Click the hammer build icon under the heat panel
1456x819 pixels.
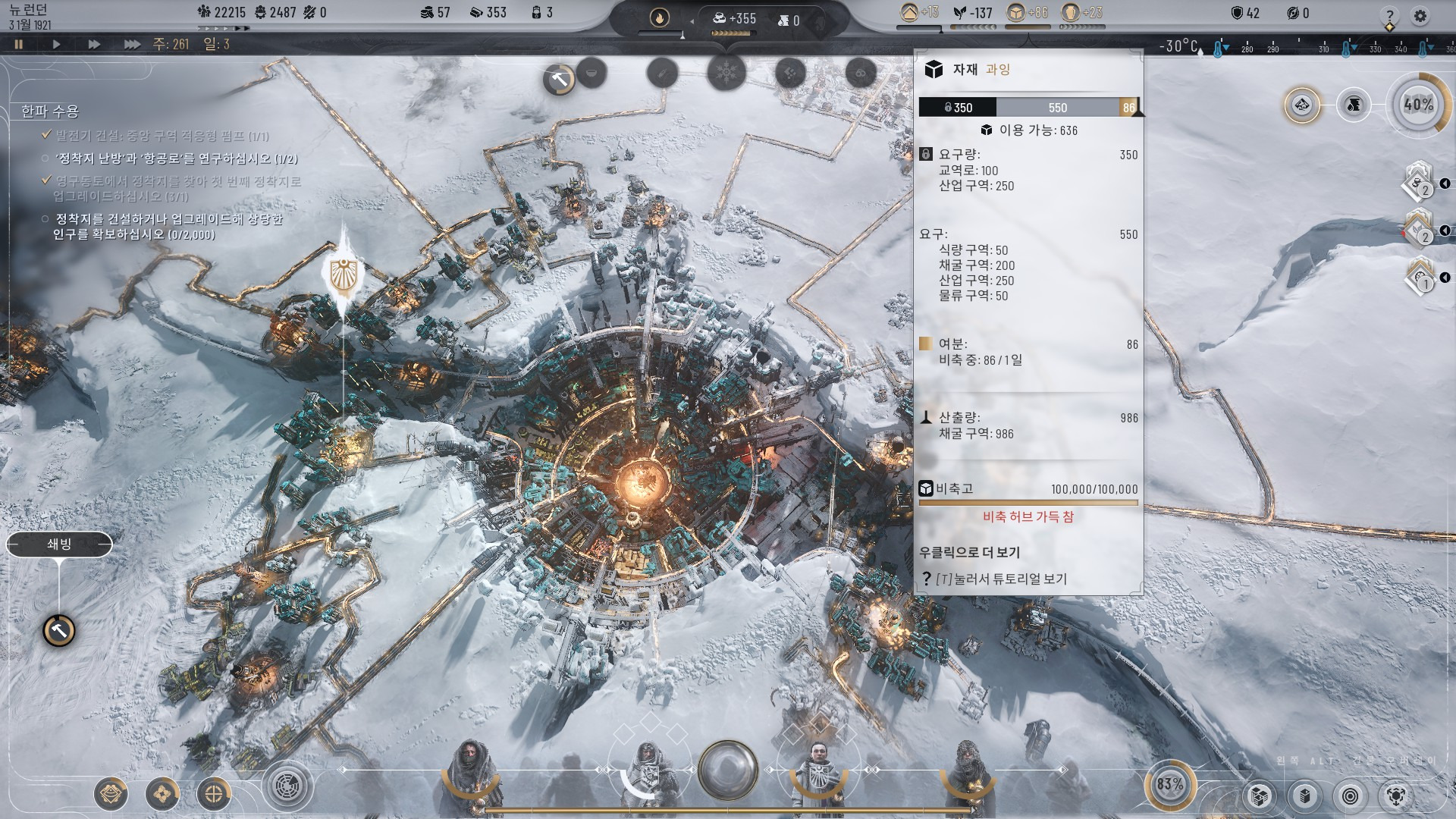[560, 79]
